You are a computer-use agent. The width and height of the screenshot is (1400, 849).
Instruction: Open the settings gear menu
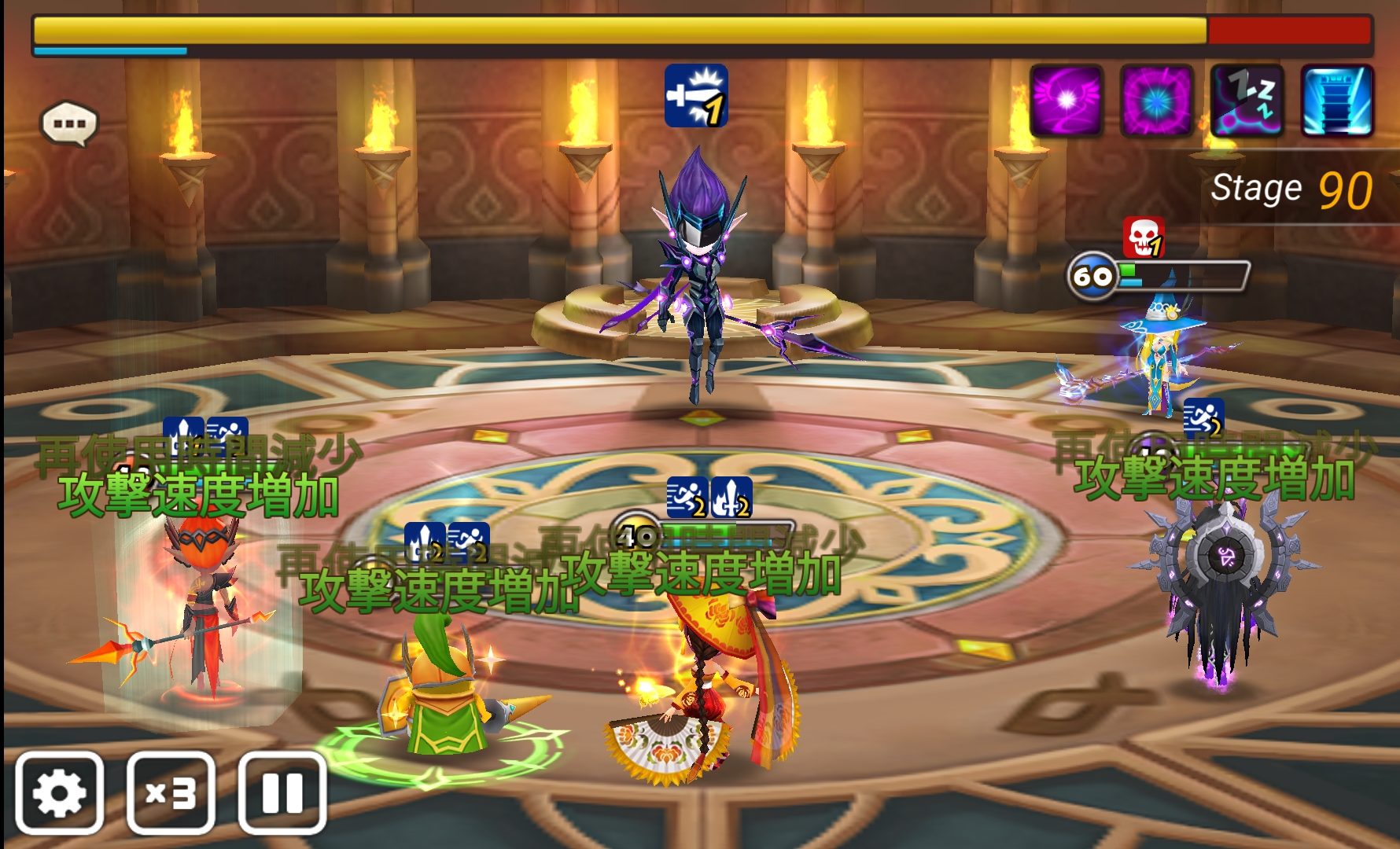click(x=60, y=793)
